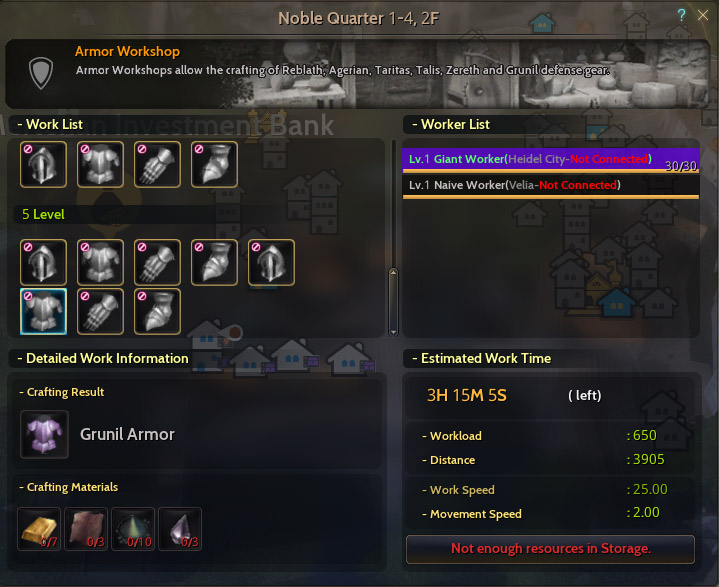
Task: Click the 'Not enough resources in Storage' button
Action: point(550,548)
